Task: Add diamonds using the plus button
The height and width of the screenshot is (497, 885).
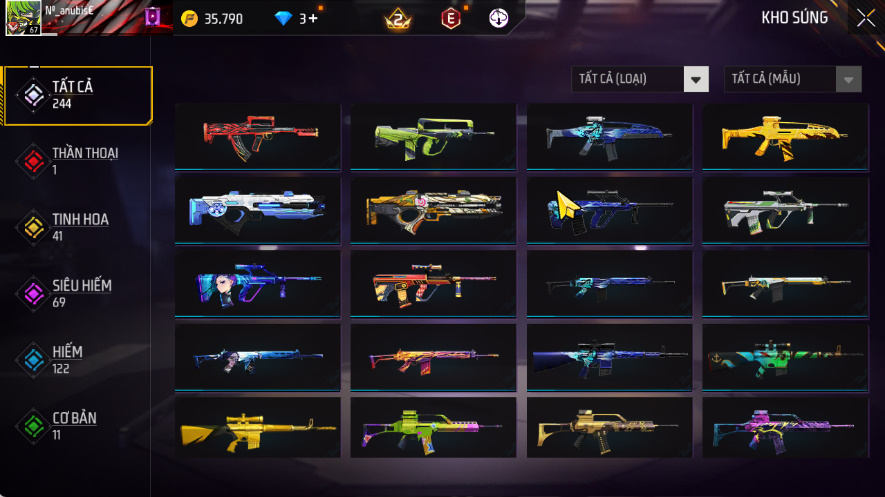Action: pos(314,18)
